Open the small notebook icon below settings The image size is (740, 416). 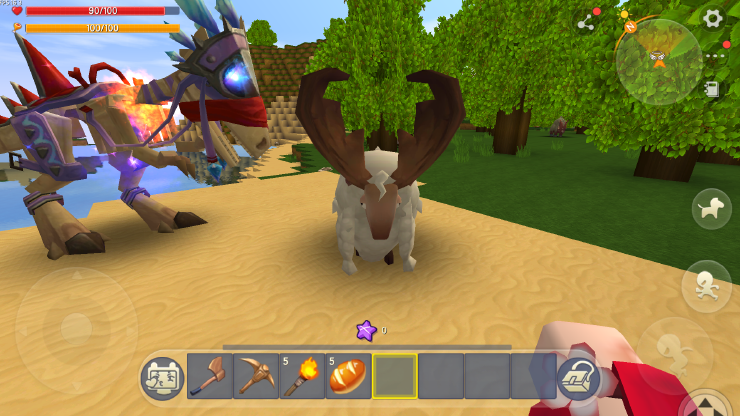[712, 89]
